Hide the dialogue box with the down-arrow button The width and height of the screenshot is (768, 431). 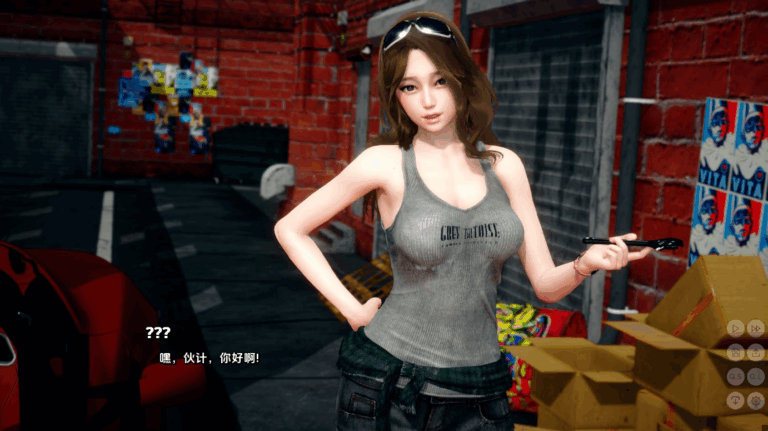tap(735, 400)
